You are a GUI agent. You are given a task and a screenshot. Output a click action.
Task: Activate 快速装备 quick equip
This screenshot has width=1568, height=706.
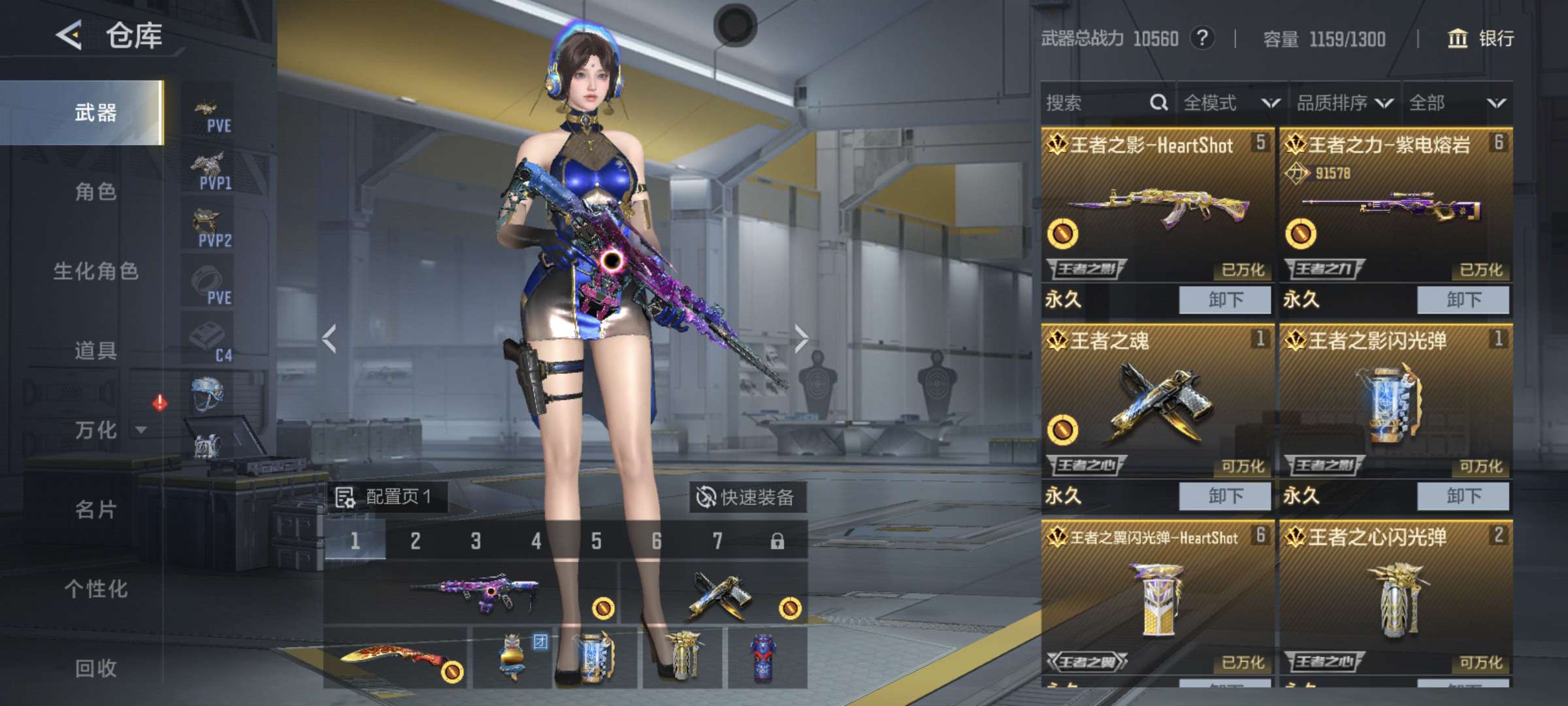[x=746, y=497]
